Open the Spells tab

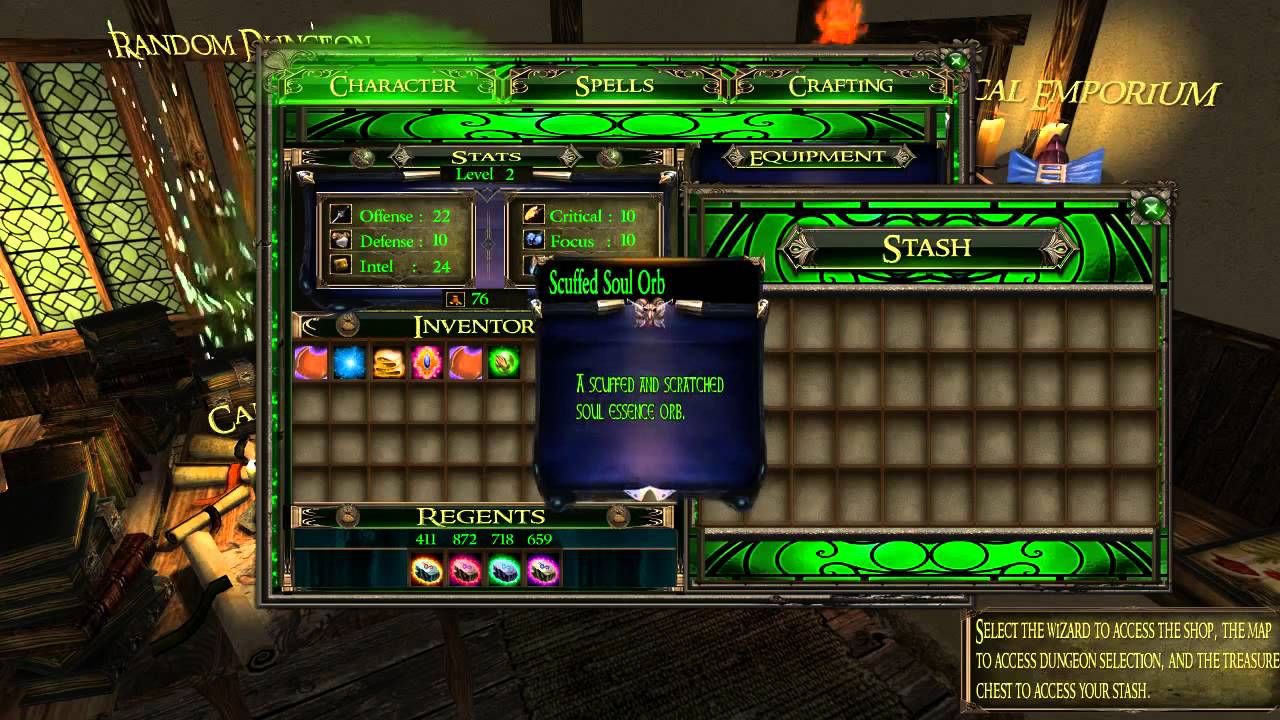coord(614,86)
